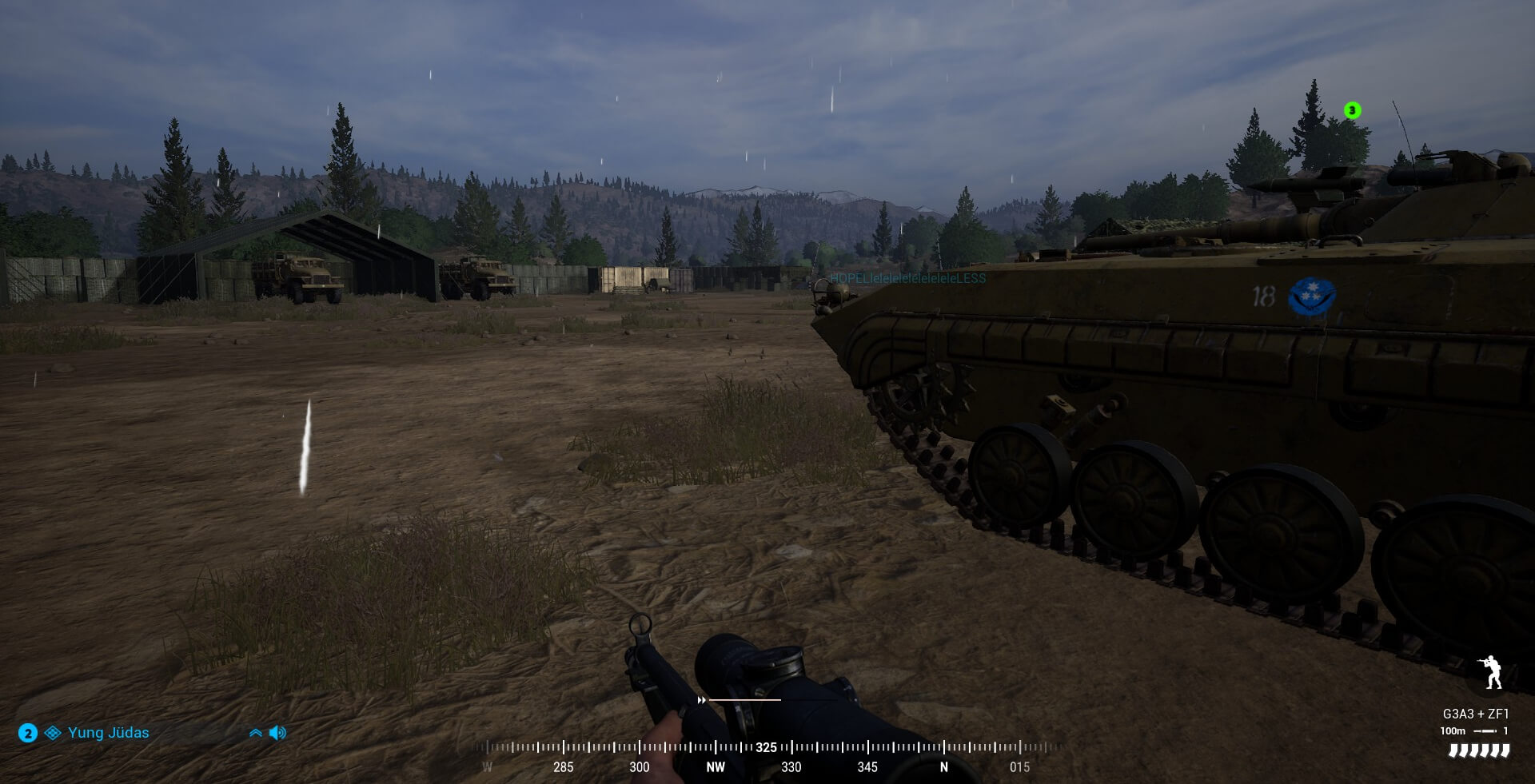Click the compass heading bar showing 325
The height and width of the screenshot is (784, 1535).
(x=766, y=748)
